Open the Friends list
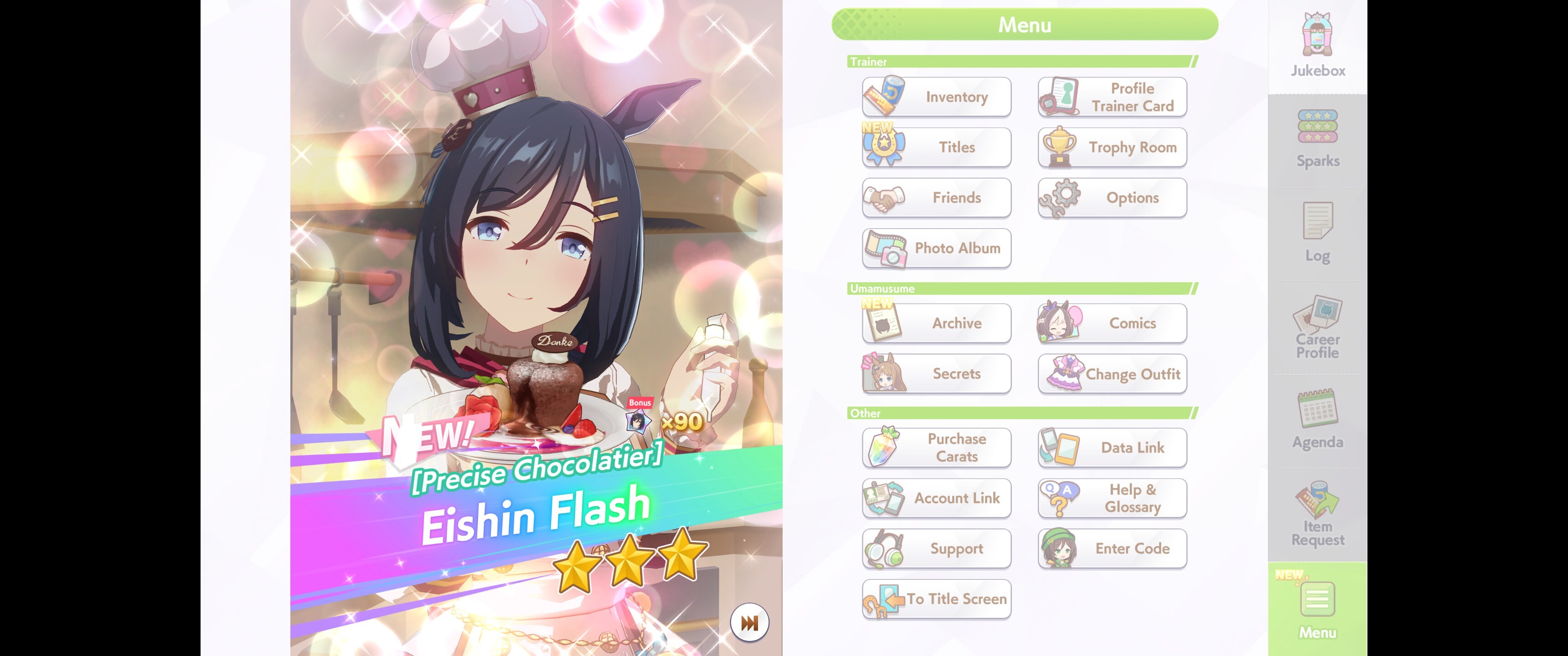The width and height of the screenshot is (1568, 656). click(936, 198)
